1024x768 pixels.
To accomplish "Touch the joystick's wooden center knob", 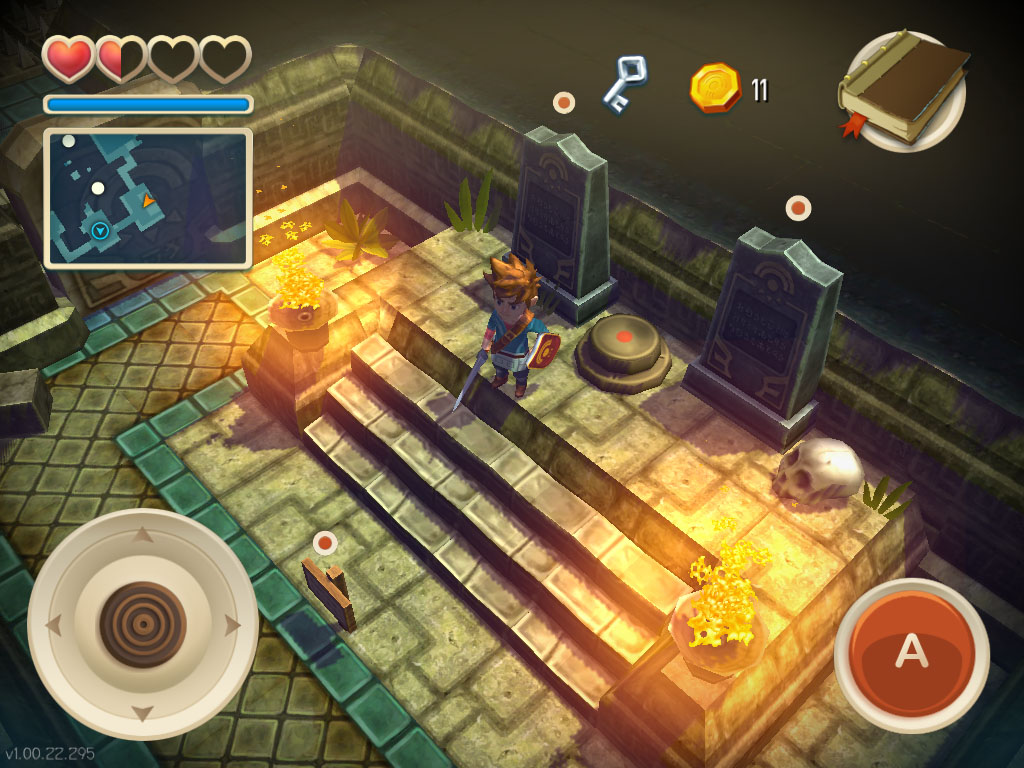I will 142,625.
